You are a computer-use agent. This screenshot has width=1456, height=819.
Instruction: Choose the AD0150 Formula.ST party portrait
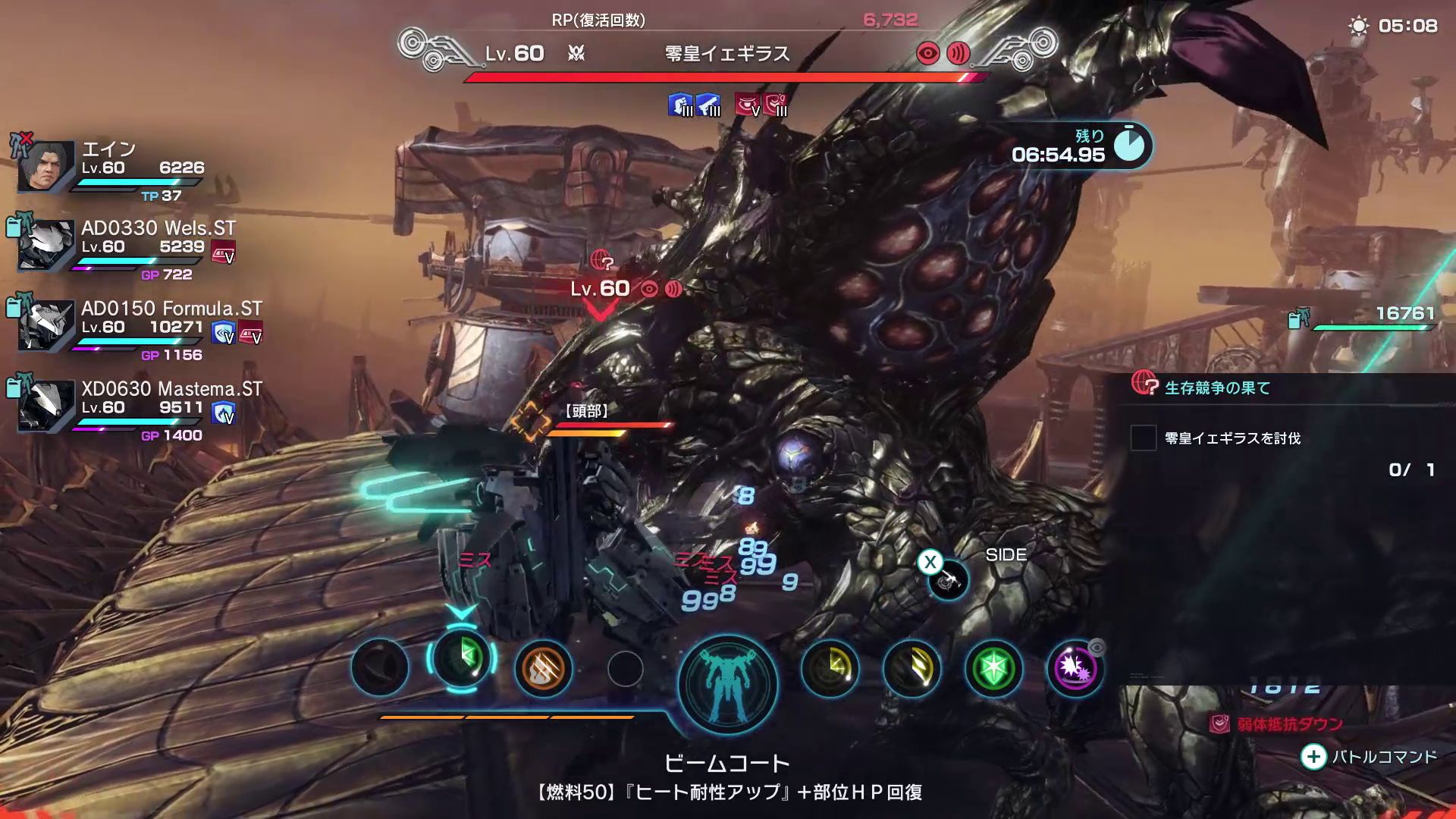tap(46, 325)
